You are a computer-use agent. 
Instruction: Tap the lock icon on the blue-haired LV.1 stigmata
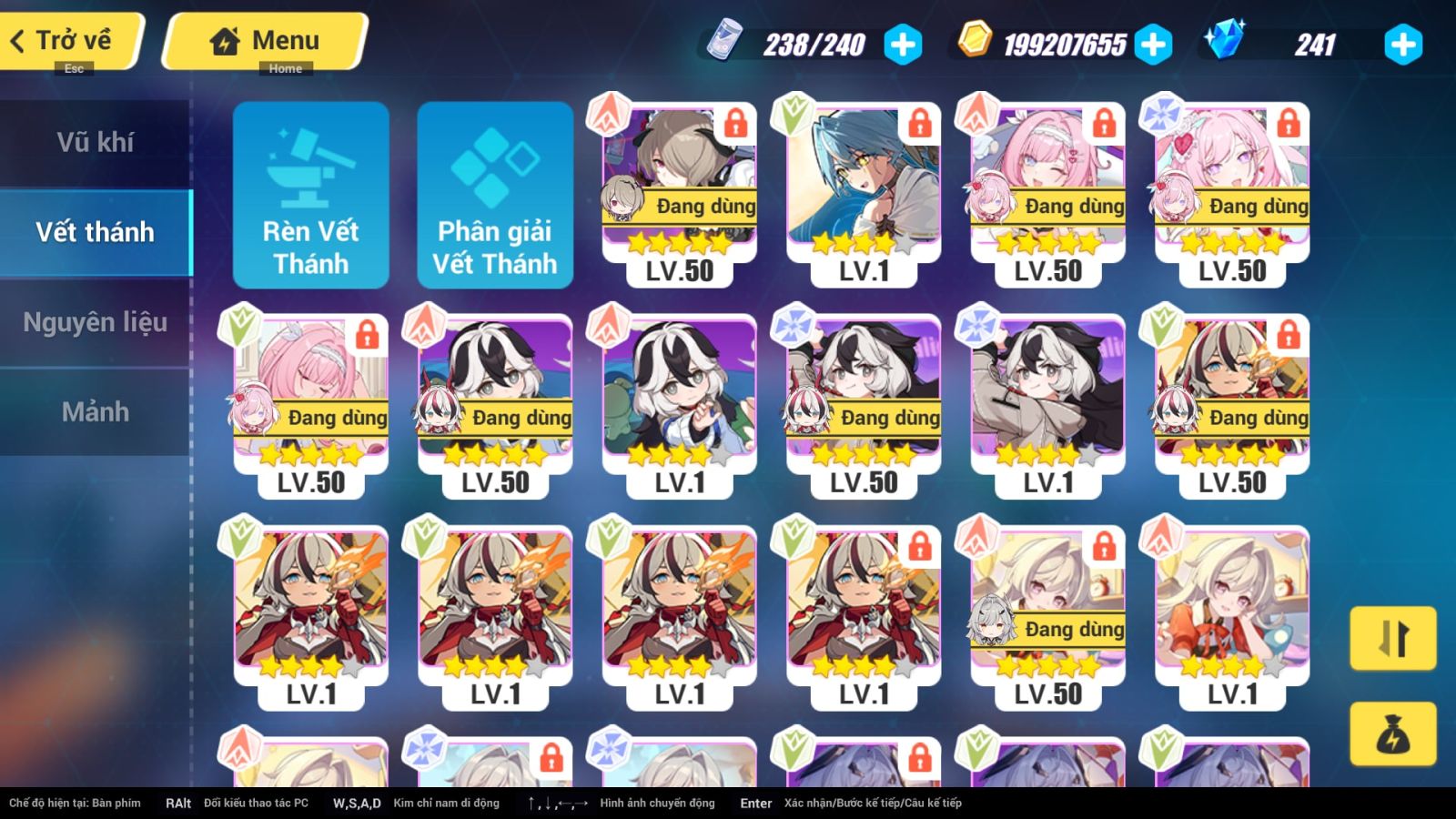919,127
